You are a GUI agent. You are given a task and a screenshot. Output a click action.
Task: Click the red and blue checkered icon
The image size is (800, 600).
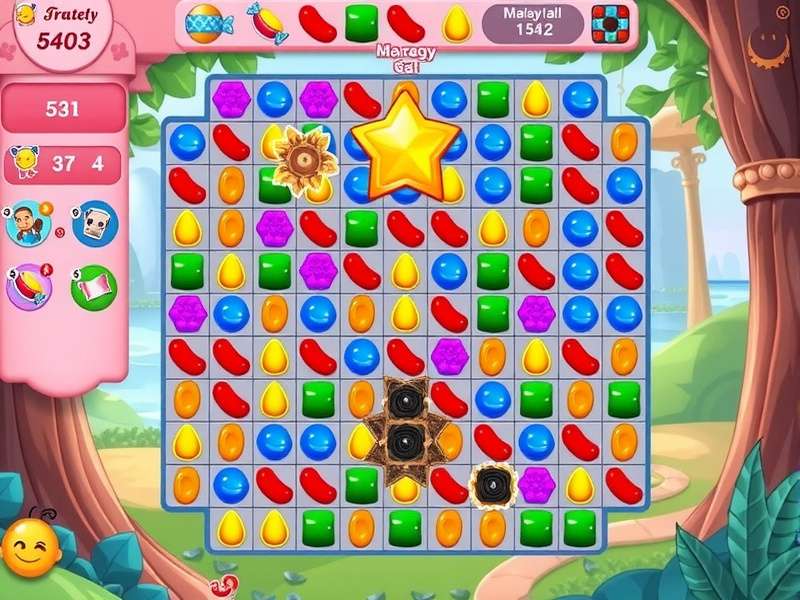610,22
